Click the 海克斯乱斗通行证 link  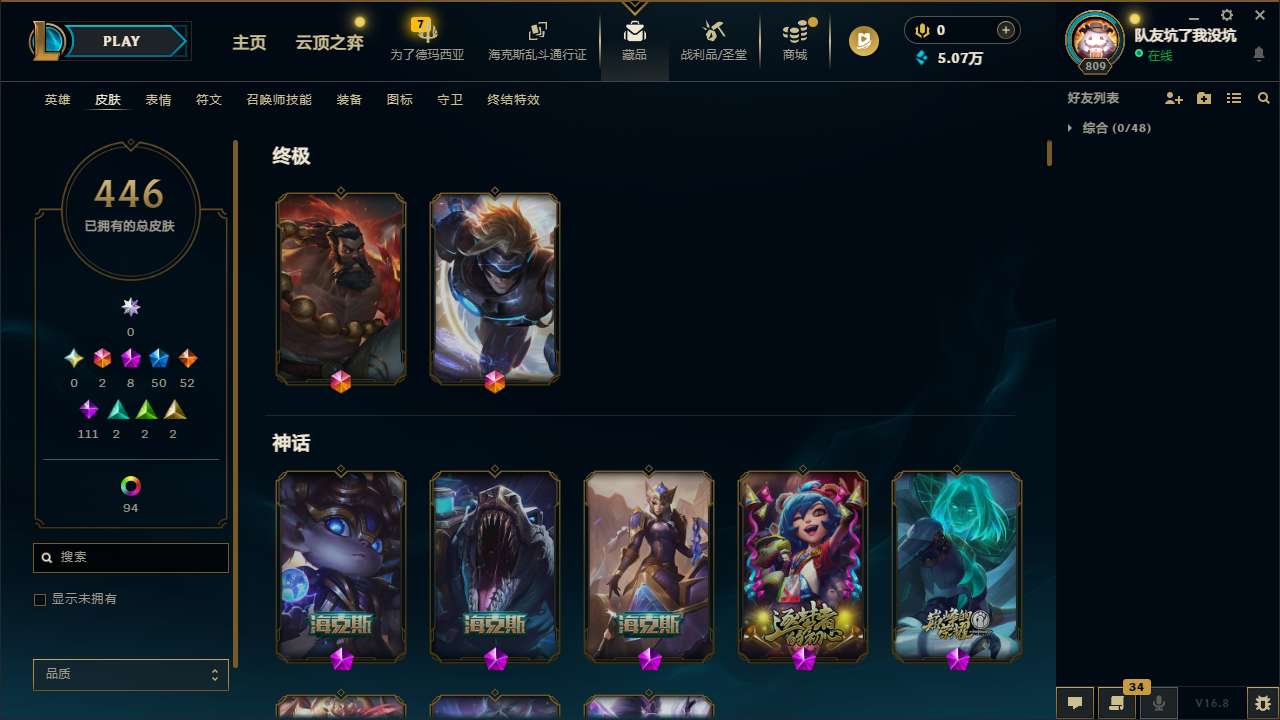click(x=537, y=43)
